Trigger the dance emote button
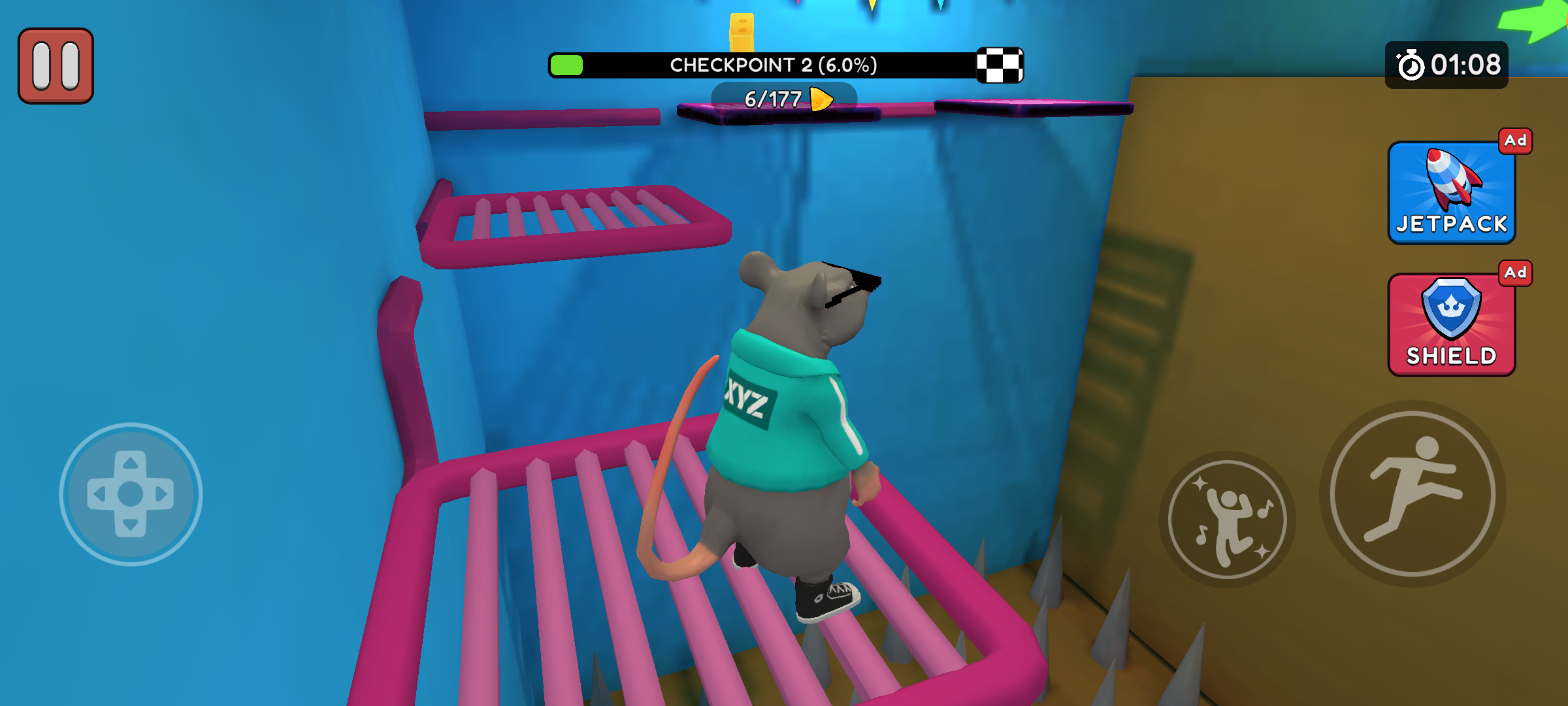Screen dimensions: 1568x706 pos(1227,519)
